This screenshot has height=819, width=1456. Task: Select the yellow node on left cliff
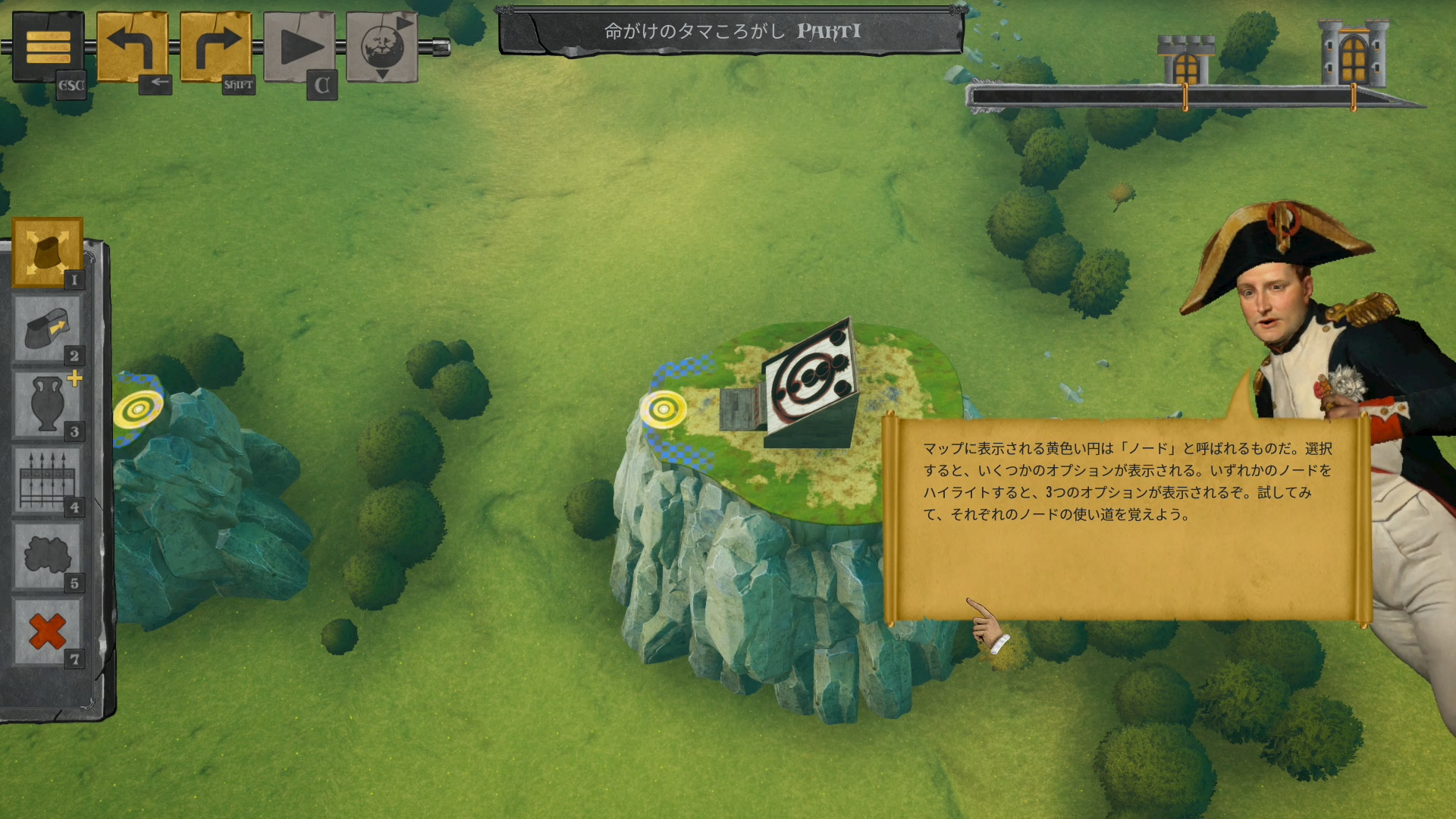pyautogui.click(x=138, y=410)
